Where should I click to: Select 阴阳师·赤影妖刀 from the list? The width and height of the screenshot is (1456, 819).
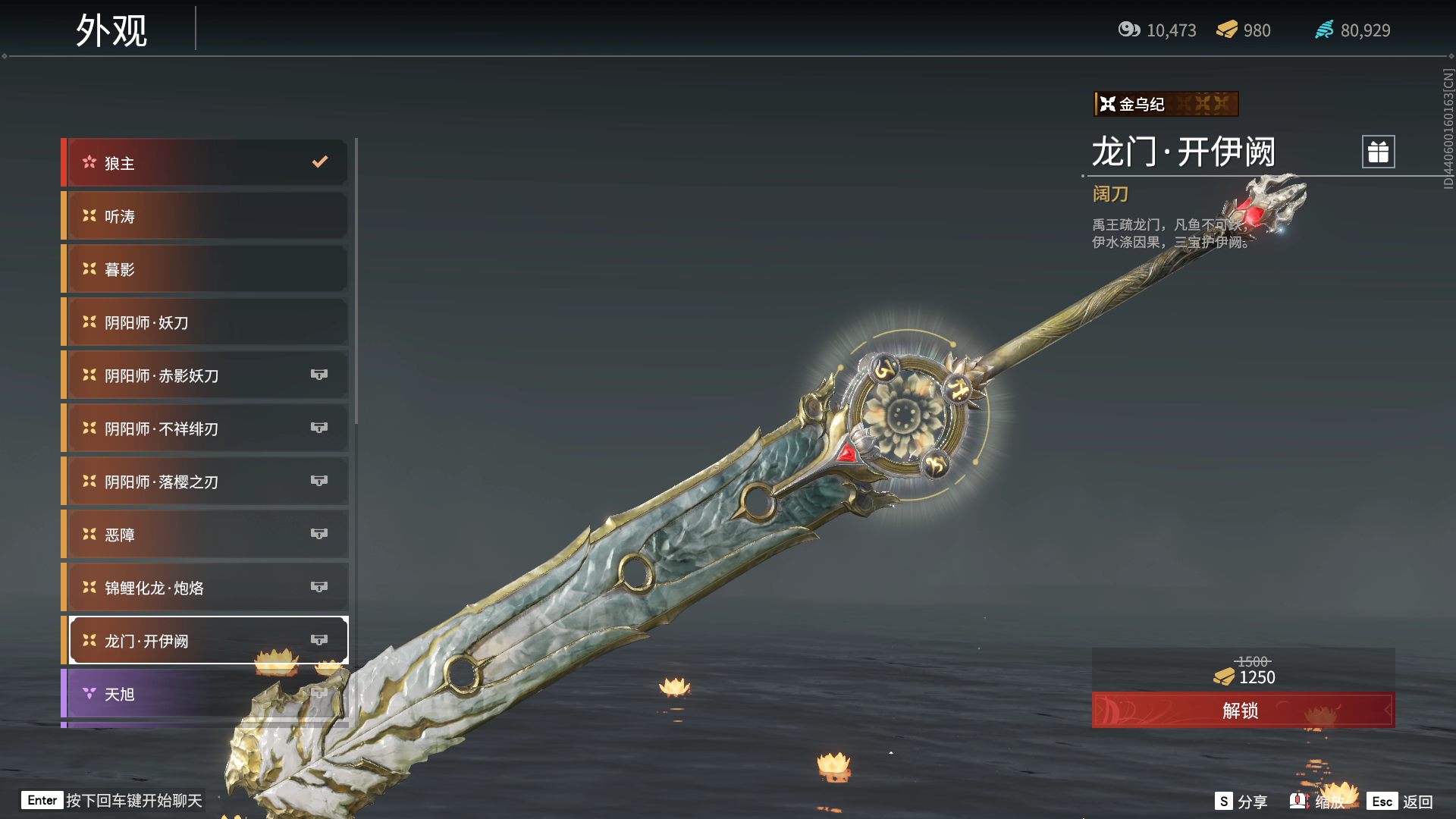click(x=206, y=375)
